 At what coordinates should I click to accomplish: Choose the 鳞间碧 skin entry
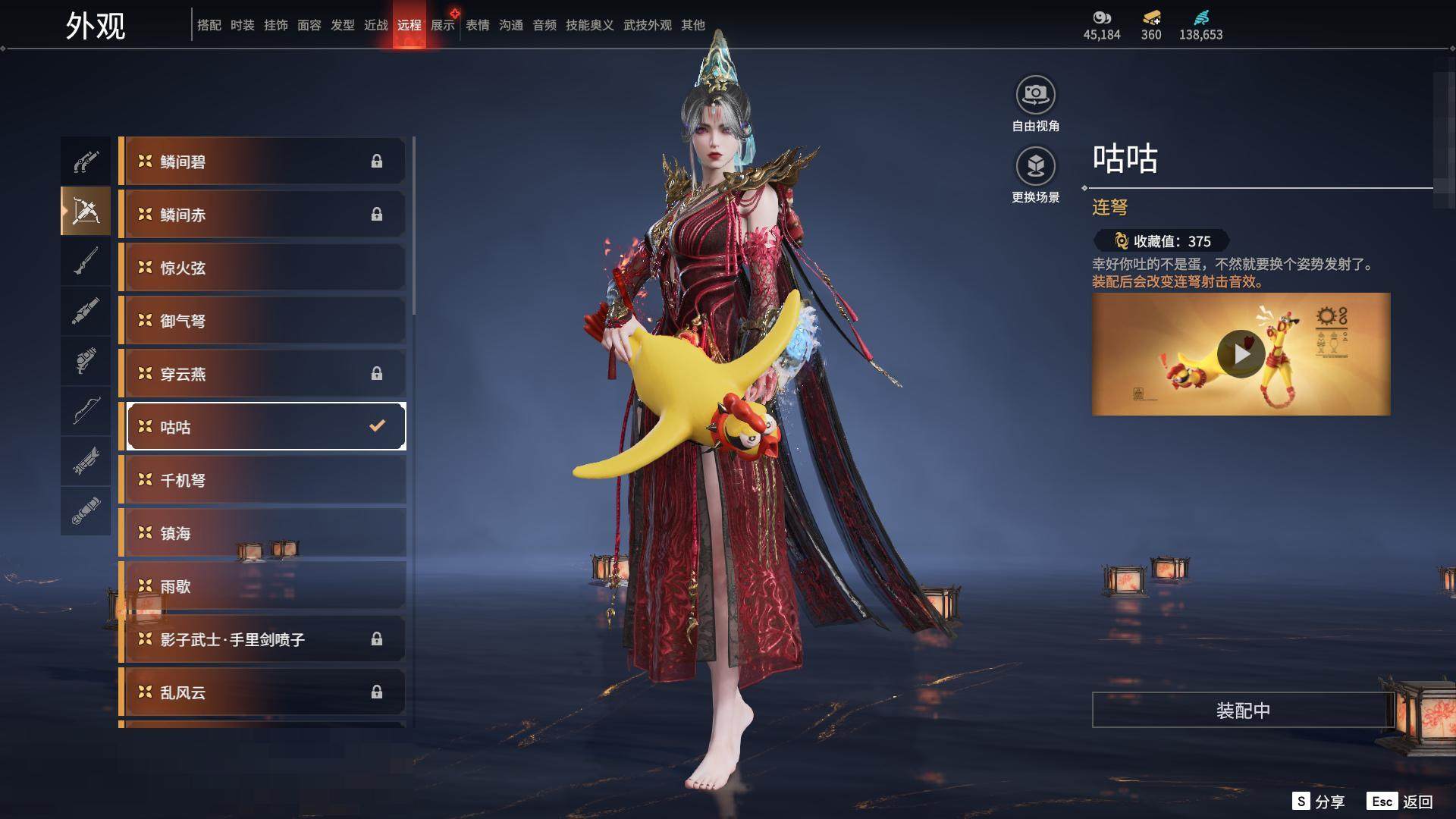(x=262, y=162)
